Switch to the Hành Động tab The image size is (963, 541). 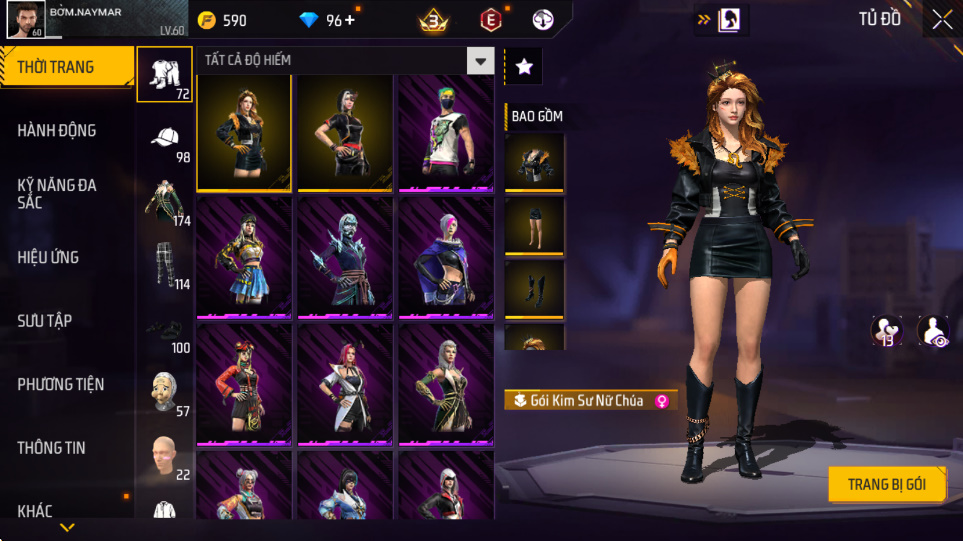[66, 131]
